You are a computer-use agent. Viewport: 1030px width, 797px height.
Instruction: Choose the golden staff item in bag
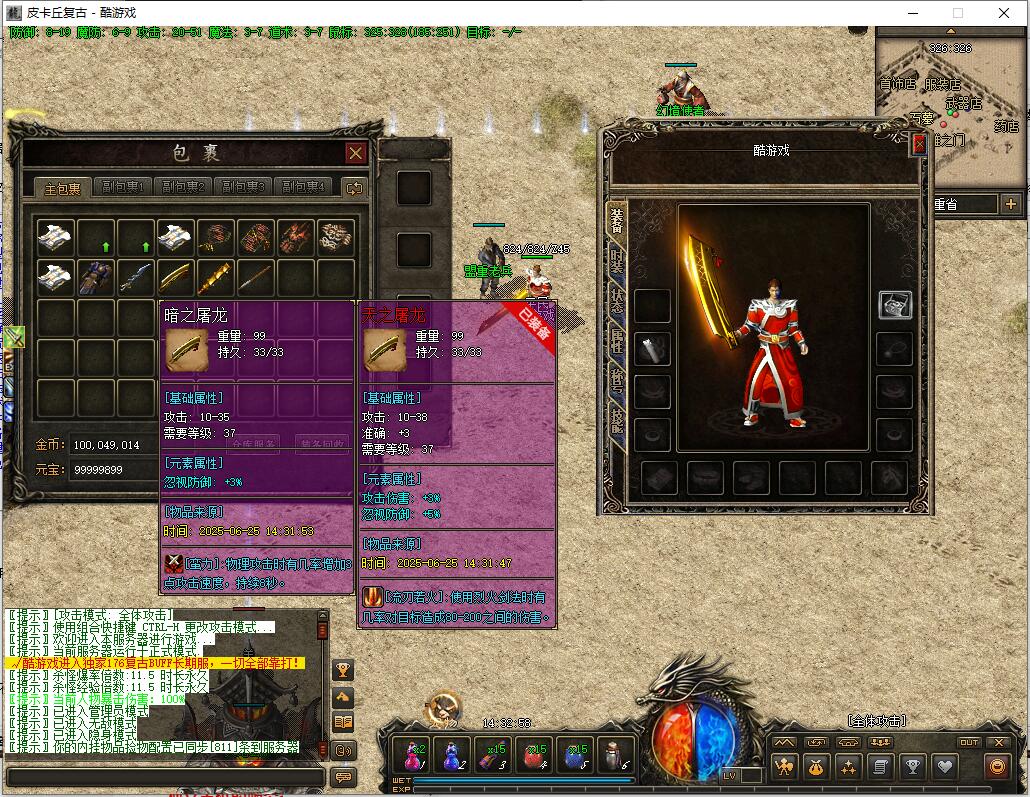pos(216,276)
